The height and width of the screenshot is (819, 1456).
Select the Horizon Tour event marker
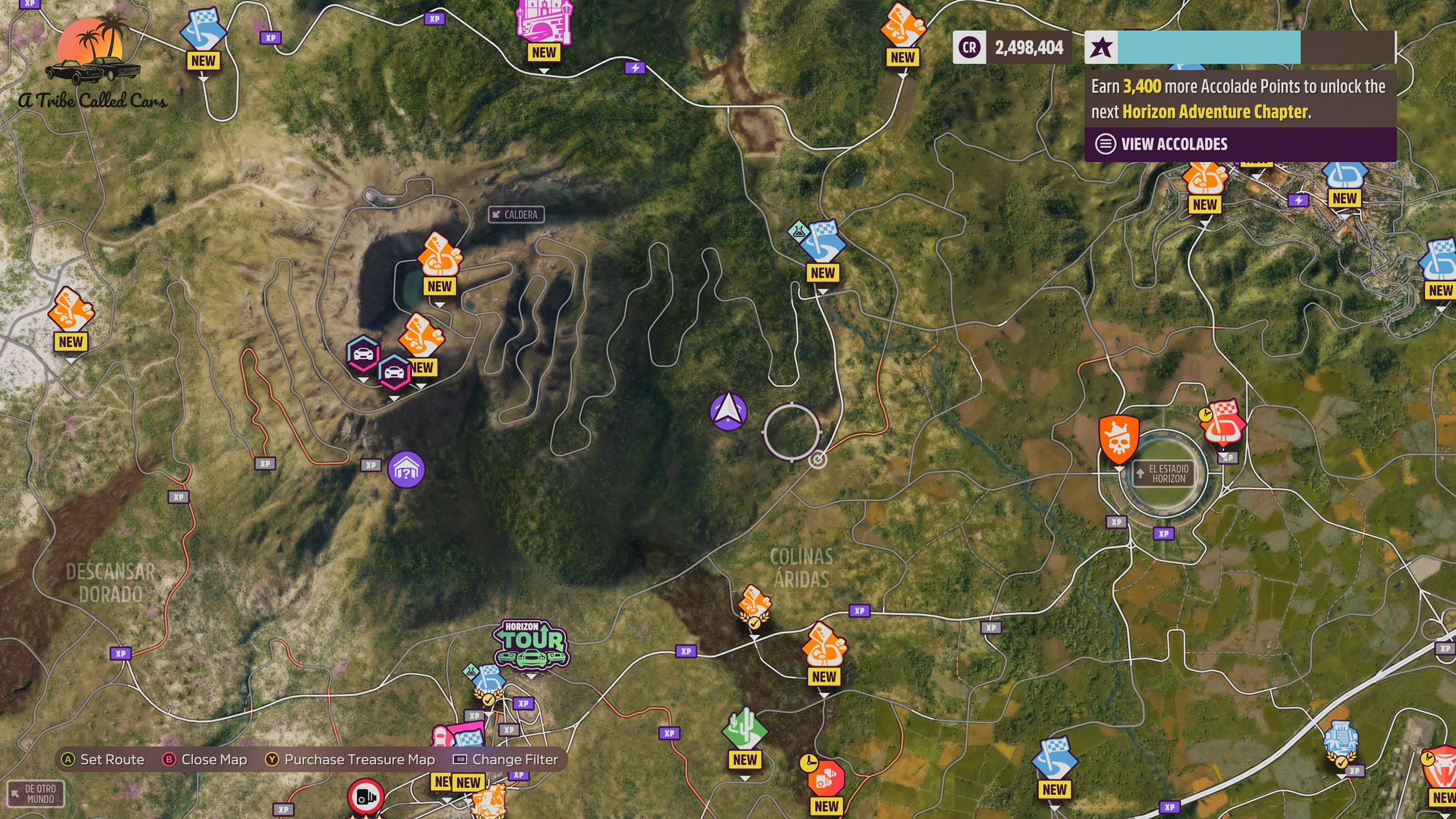(531, 644)
